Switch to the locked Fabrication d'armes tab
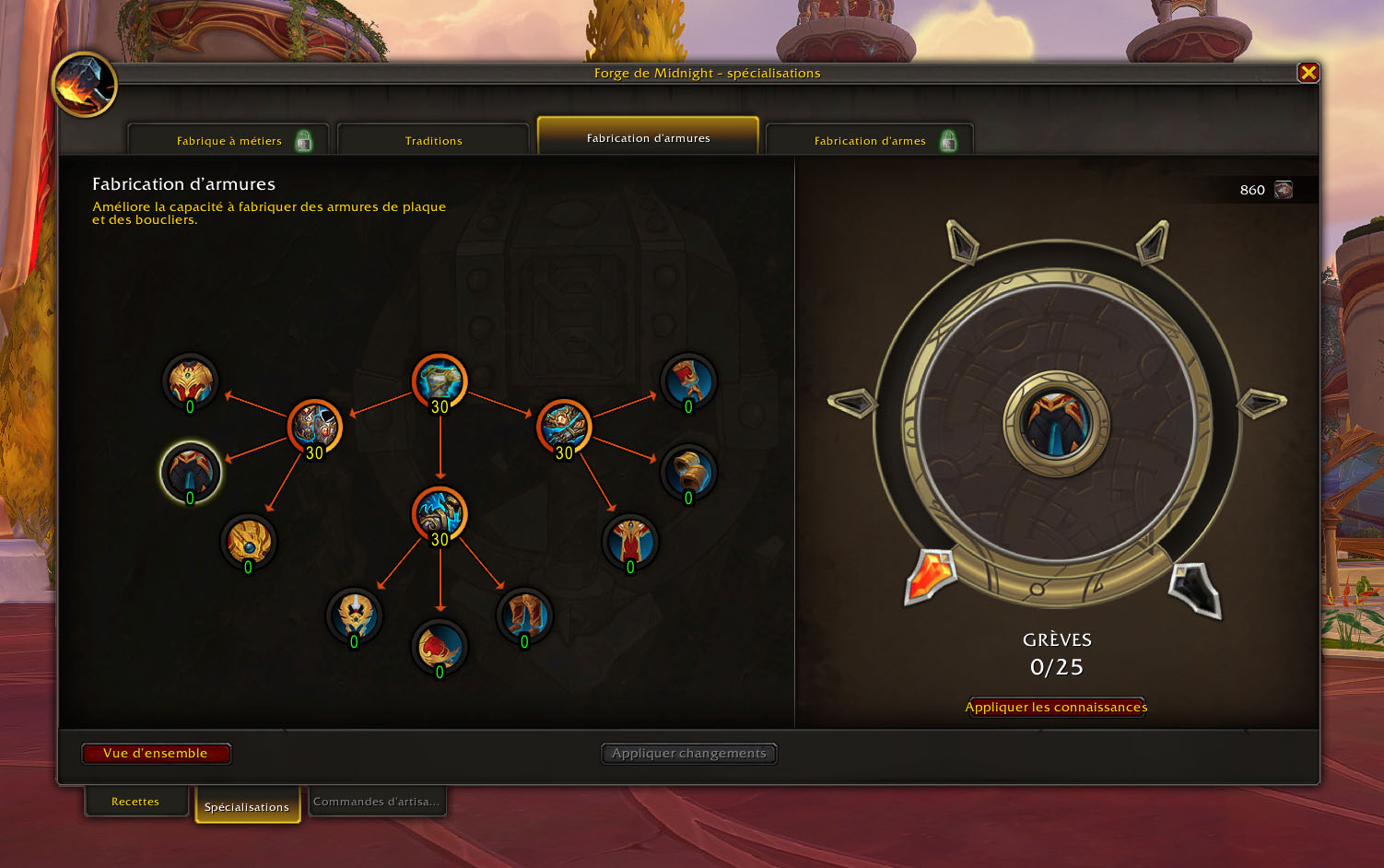The width and height of the screenshot is (1384, 868). coord(870,141)
